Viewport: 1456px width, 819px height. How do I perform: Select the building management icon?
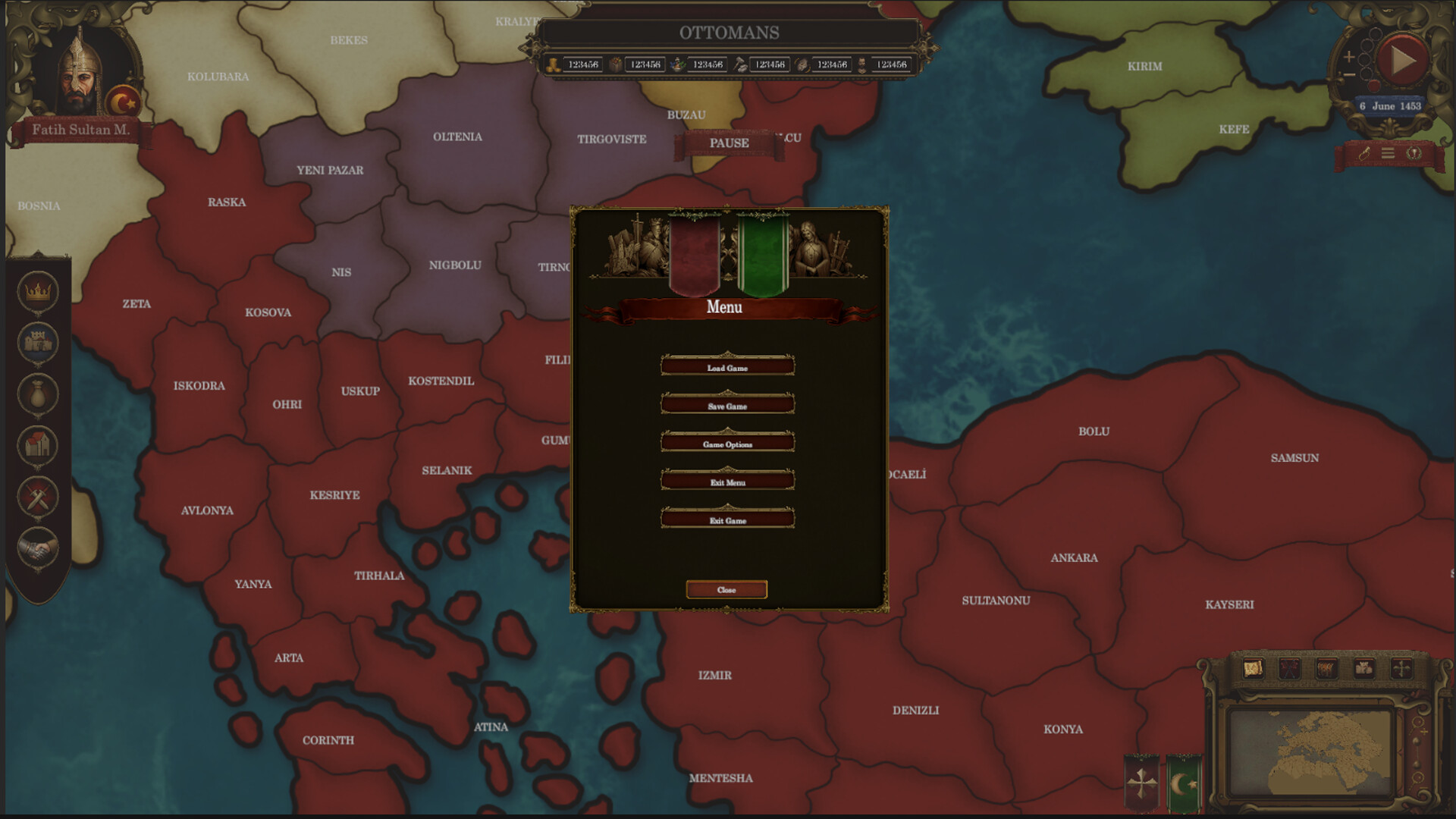point(39,446)
